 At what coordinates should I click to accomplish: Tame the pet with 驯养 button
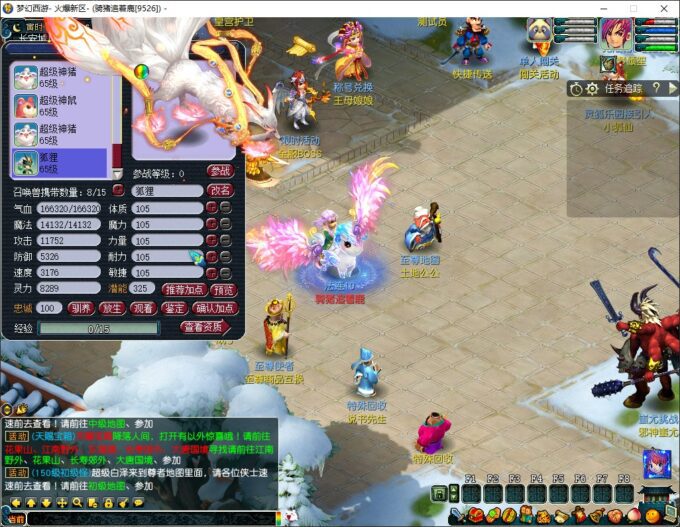(82, 308)
